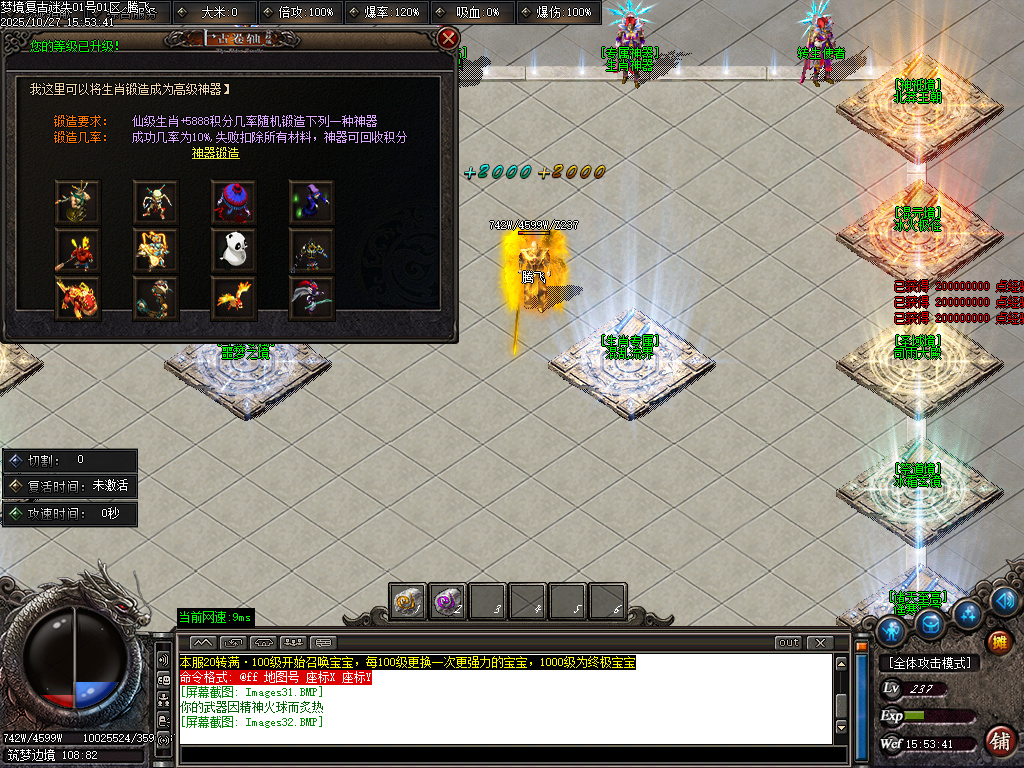Image resolution: width=1024 pixels, height=768 pixels.
Task: Close the forging dialog with the red X
Action: pyautogui.click(x=448, y=39)
